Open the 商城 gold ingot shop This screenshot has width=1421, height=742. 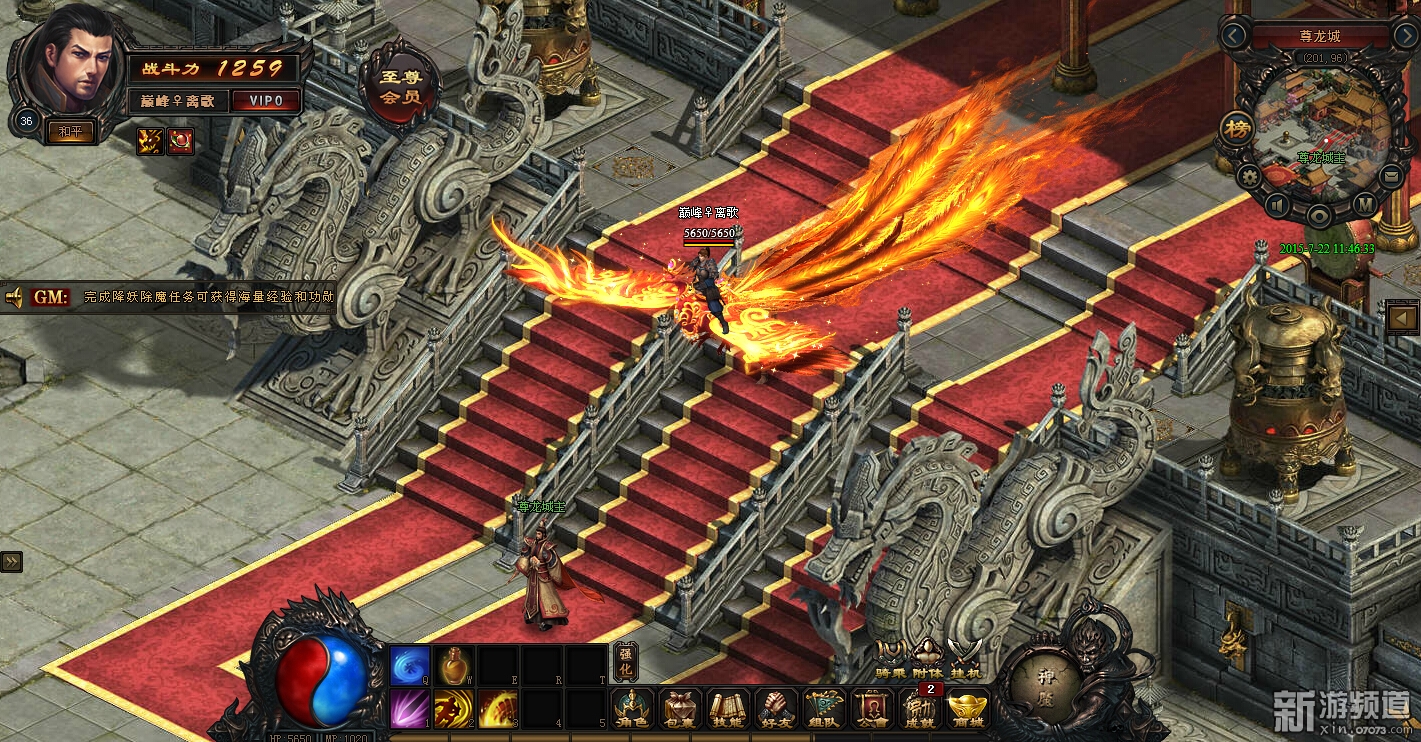click(x=967, y=709)
